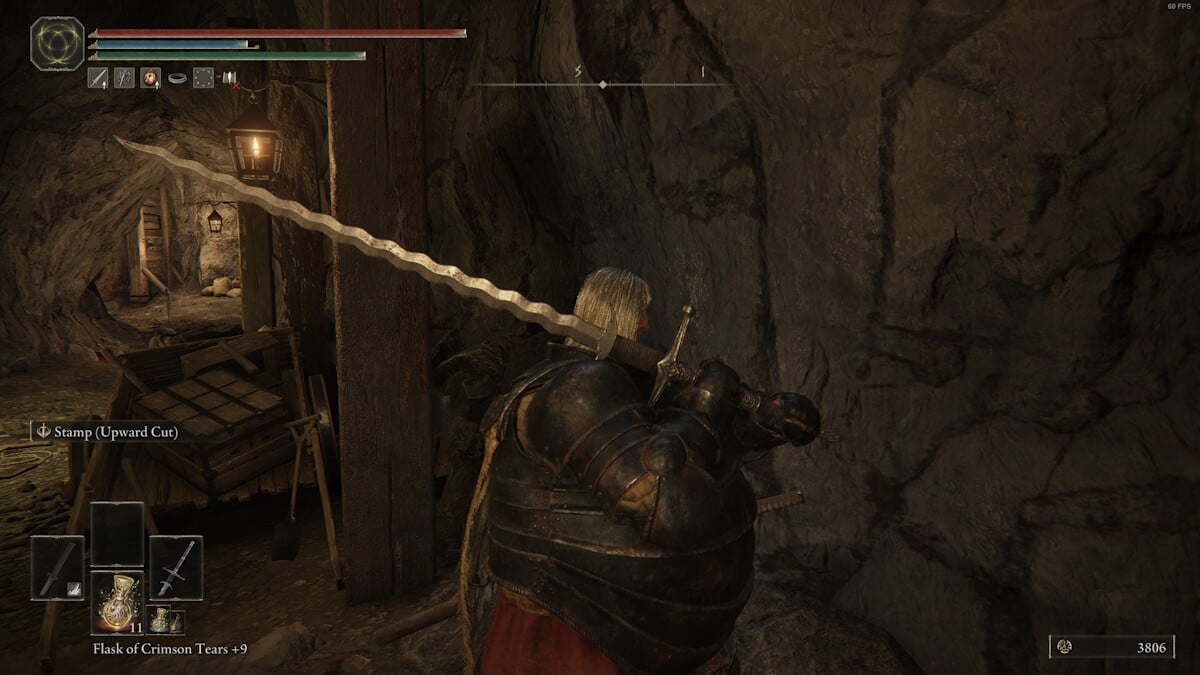Image resolution: width=1200 pixels, height=675 pixels.
Task: Select the left-hand weapon slot
Action: [57, 568]
